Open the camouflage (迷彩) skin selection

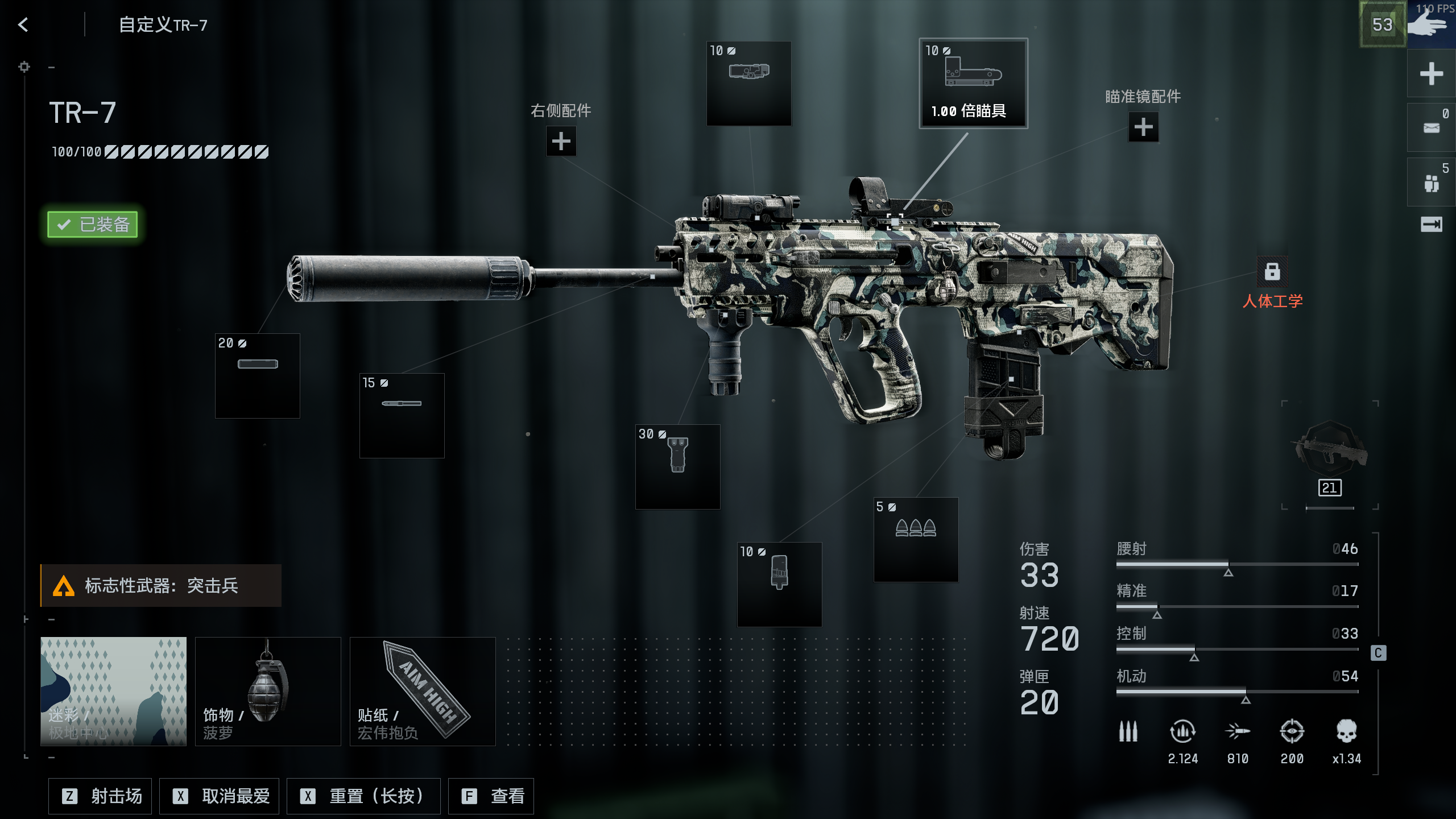tap(113, 691)
